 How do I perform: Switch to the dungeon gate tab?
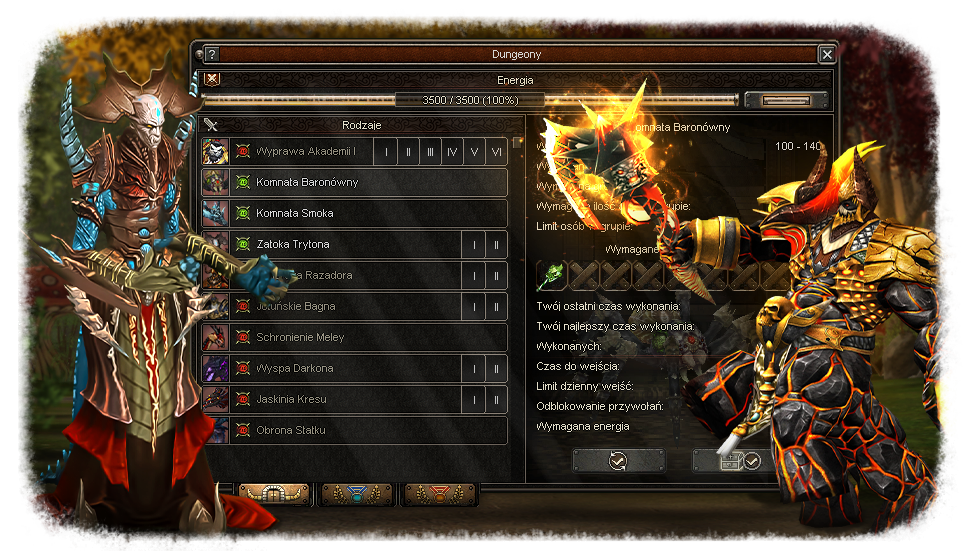click(x=274, y=493)
